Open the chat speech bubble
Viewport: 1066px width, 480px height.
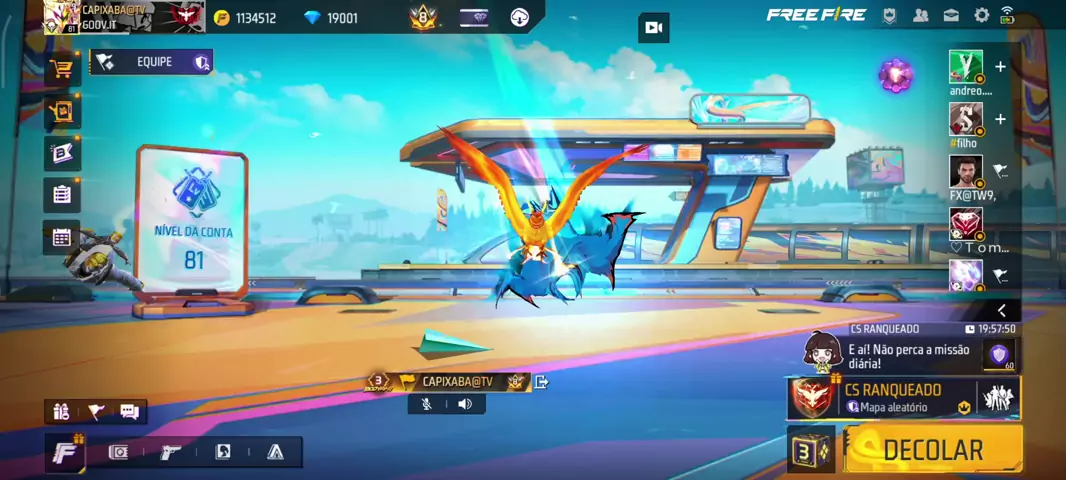(x=129, y=411)
